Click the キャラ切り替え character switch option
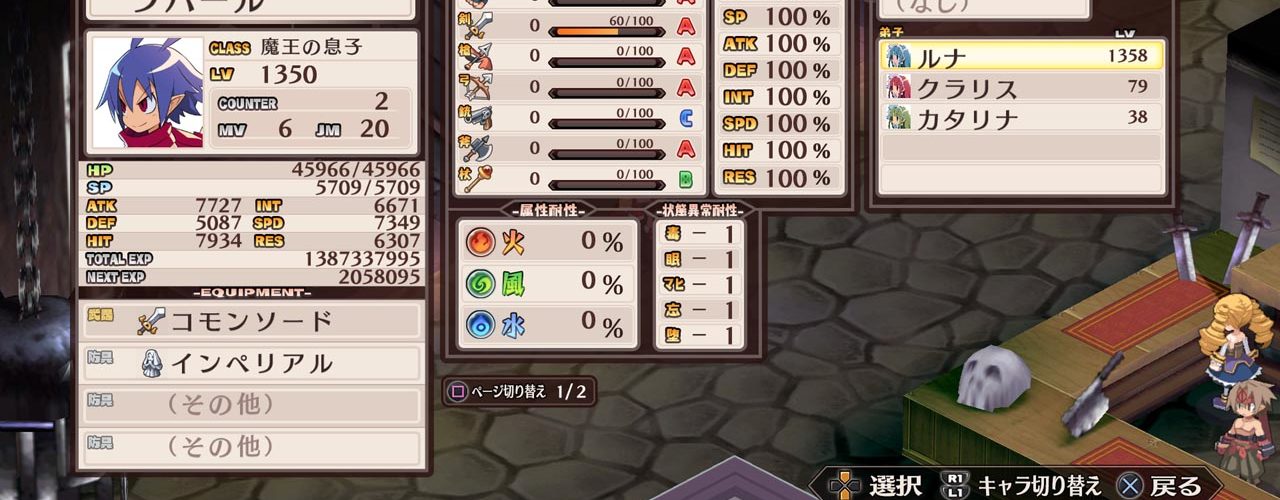This screenshot has width=1280, height=500. 1023,486
